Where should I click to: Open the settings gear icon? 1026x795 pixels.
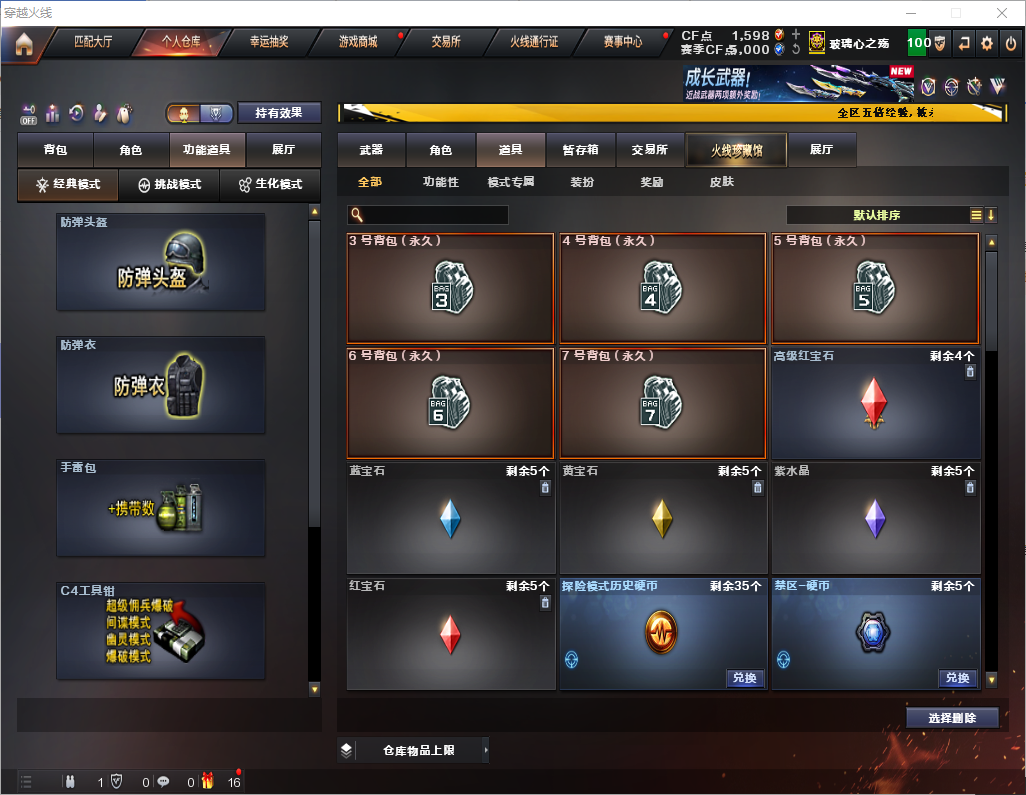point(987,43)
